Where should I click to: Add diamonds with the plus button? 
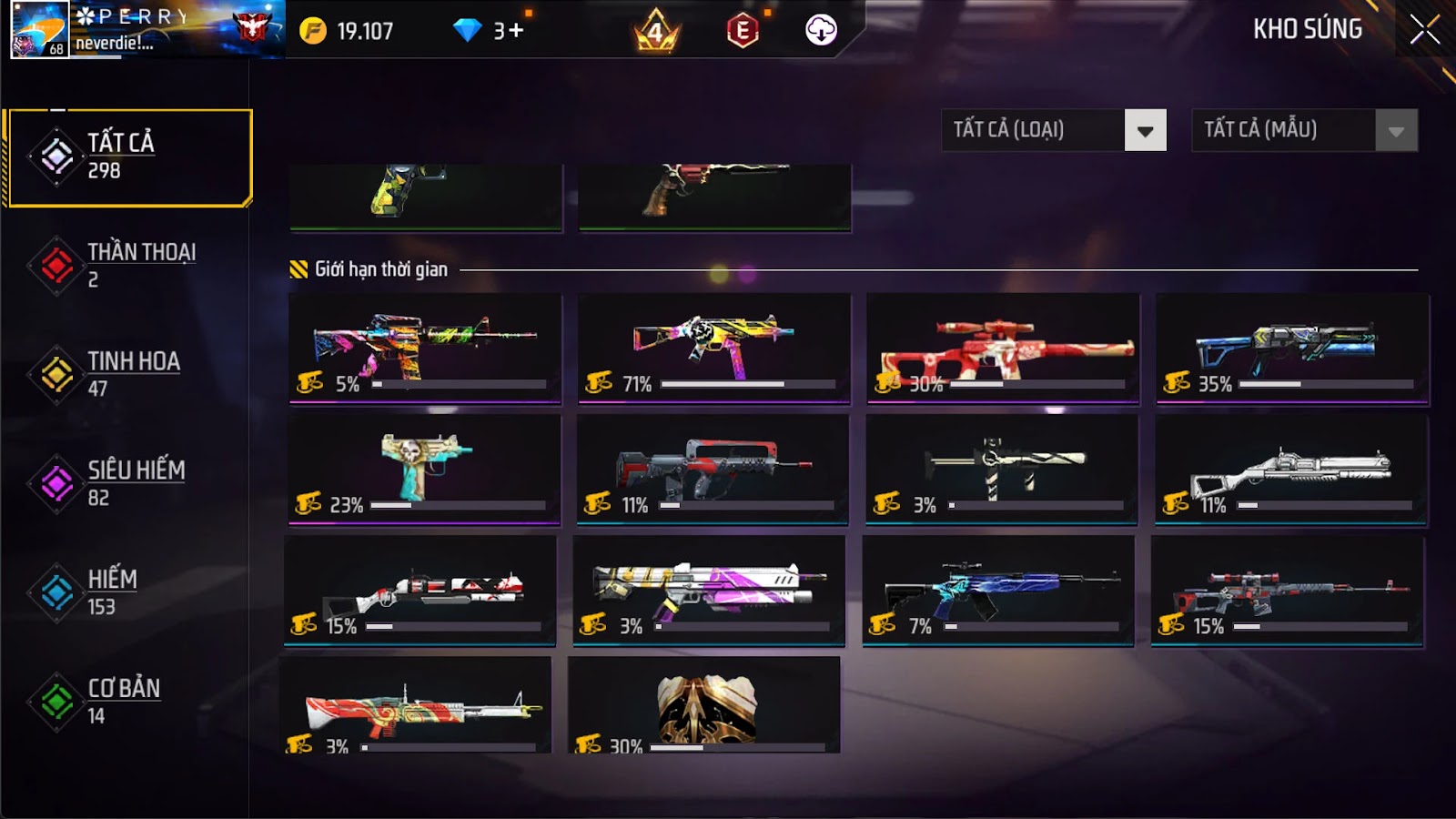pyautogui.click(x=516, y=31)
